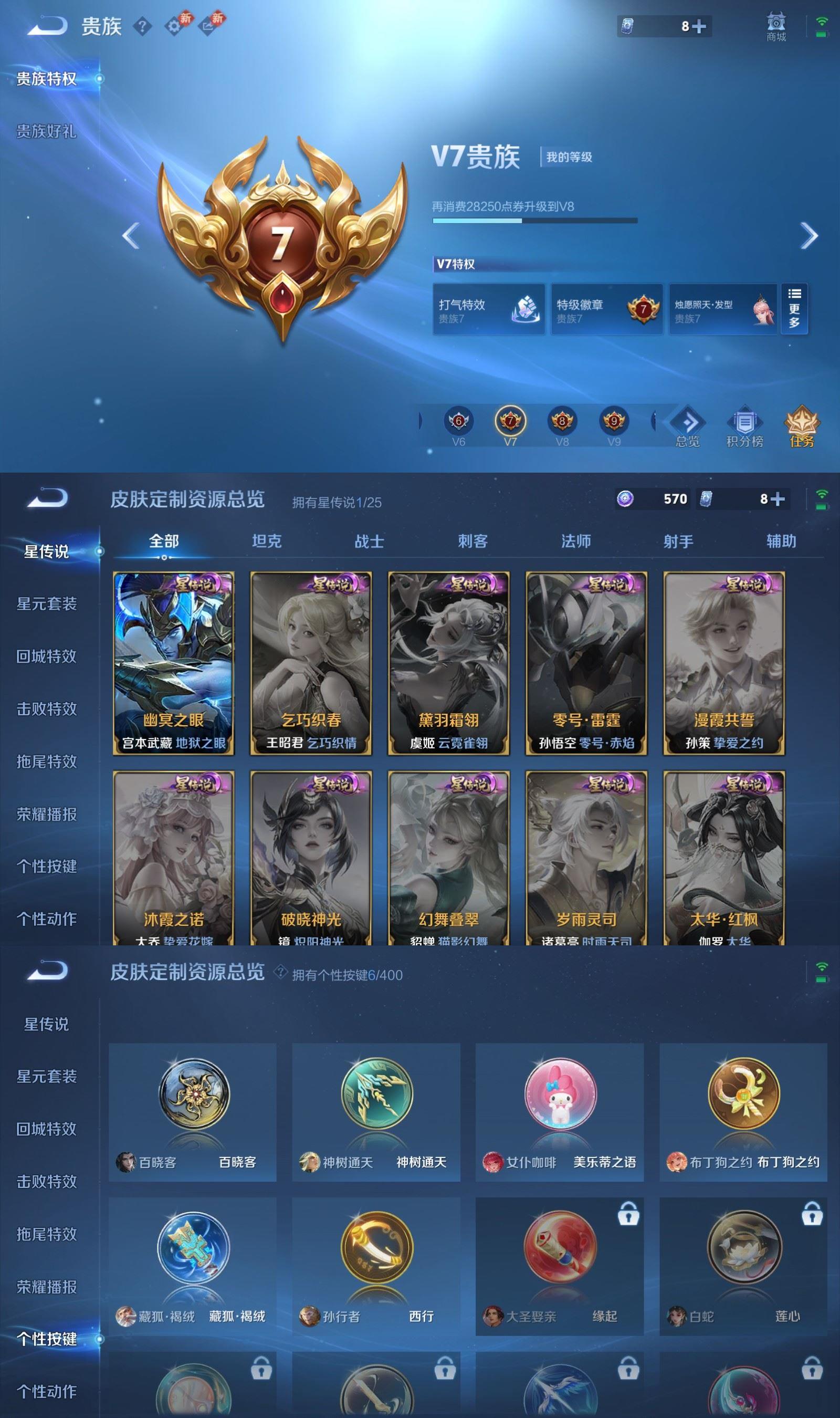The height and width of the screenshot is (1418, 840).
Task: Click the 任务 (tasks) icon
Action: (x=802, y=426)
